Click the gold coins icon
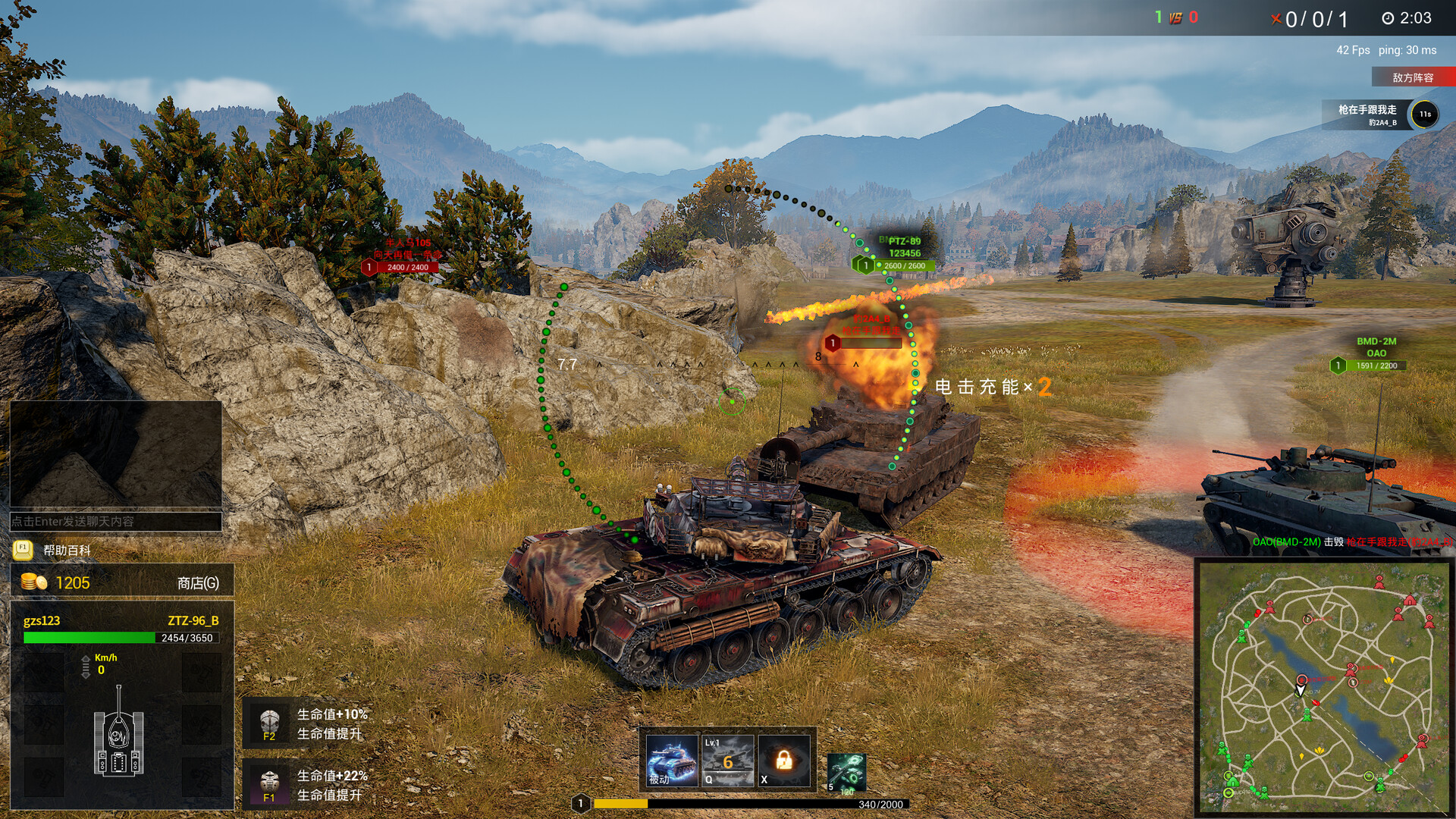Screen dimensions: 1456x819 (34, 582)
